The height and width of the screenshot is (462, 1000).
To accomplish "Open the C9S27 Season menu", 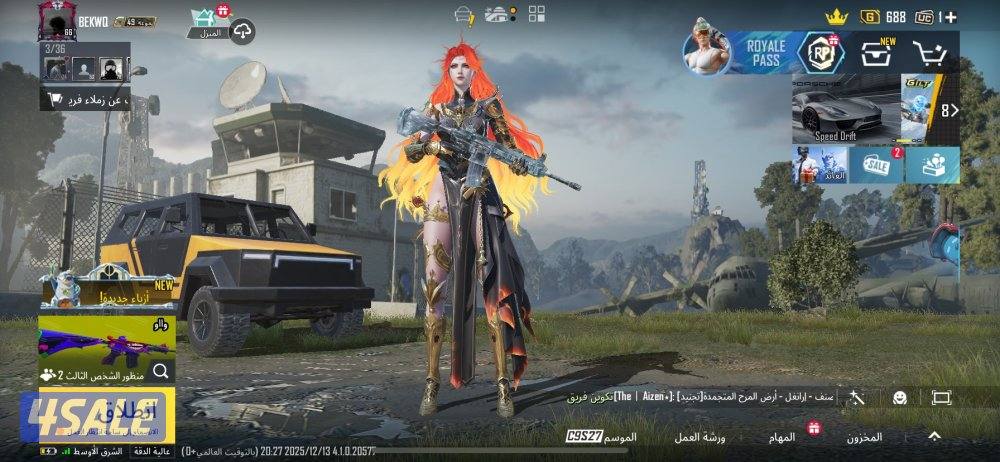I will click(602, 437).
